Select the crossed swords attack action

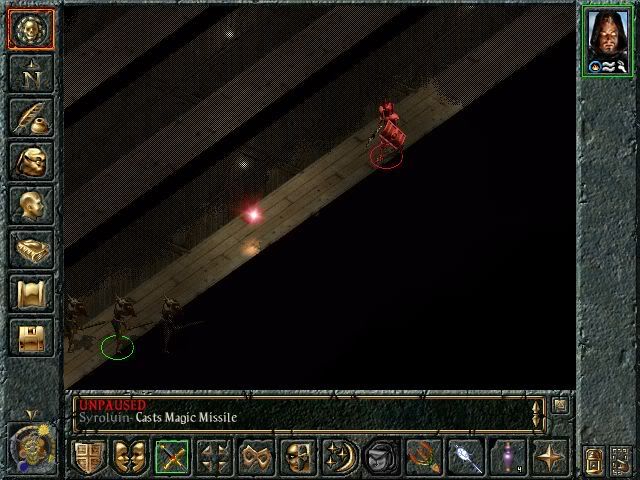coord(172,457)
